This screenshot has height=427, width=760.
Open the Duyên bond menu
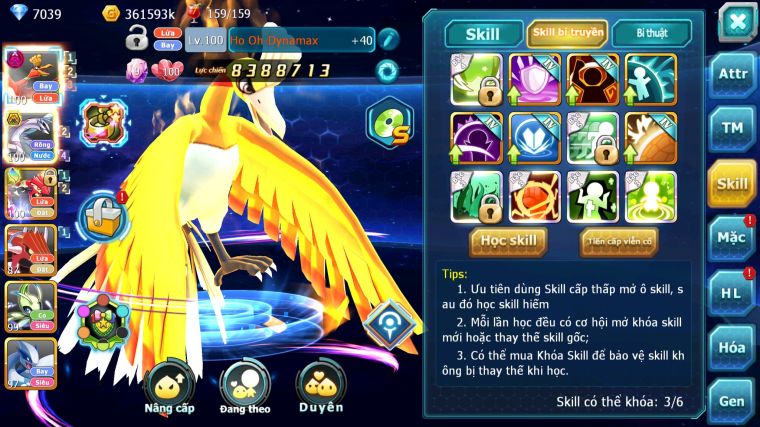(320, 386)
